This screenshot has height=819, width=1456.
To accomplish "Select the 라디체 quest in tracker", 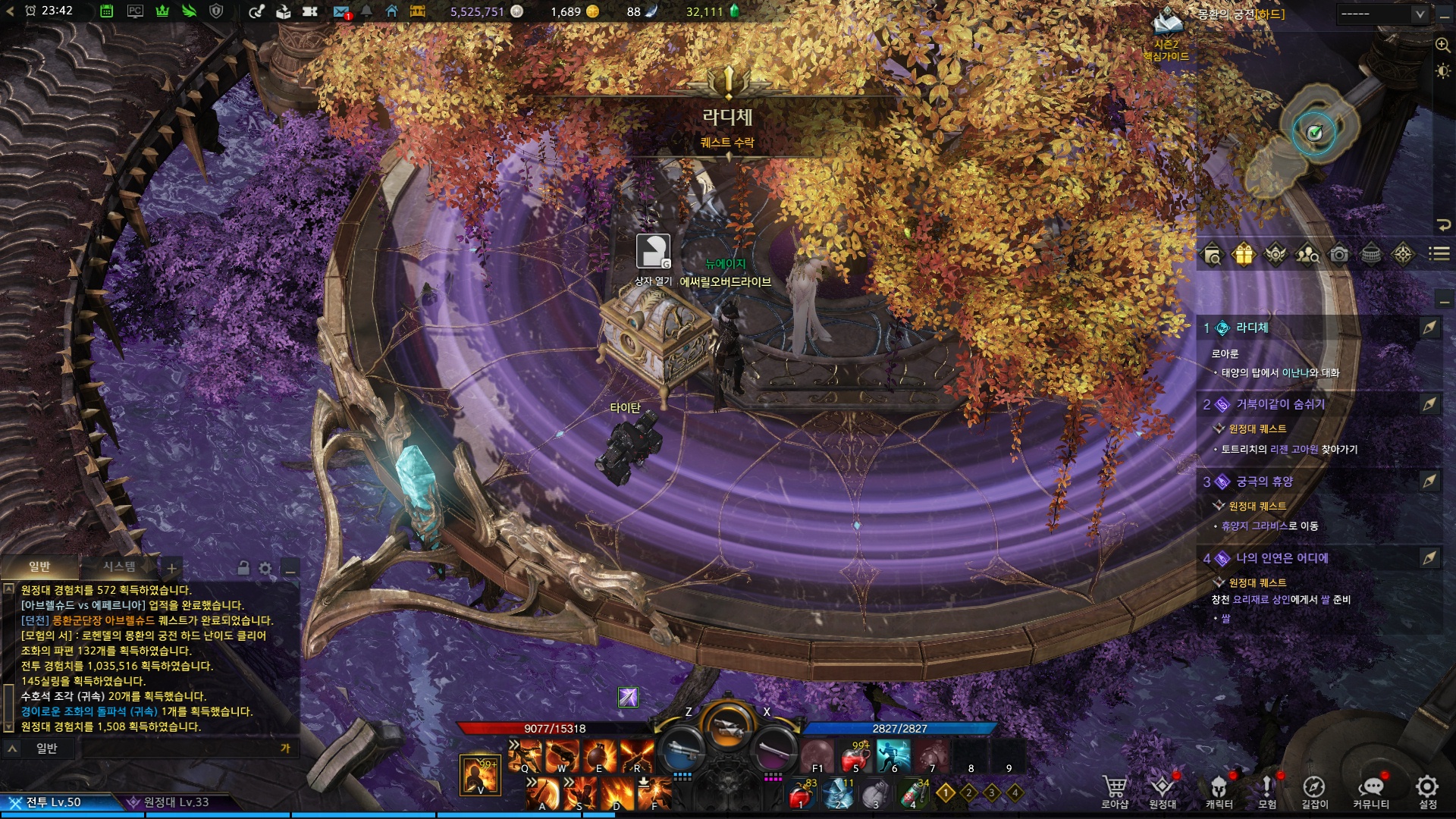I will 1252,328.
